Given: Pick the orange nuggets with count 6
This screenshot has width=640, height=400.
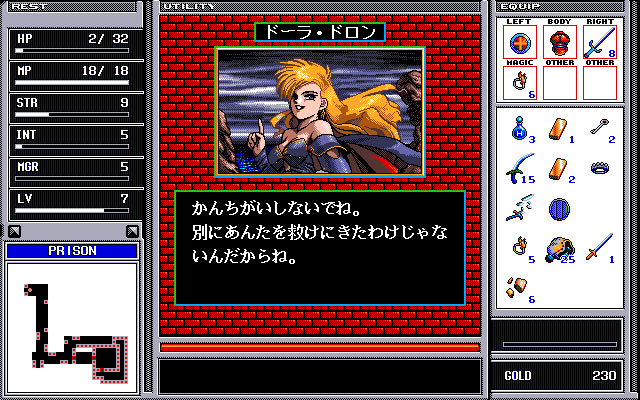Looking at the screenshot, I should [x=517, y=287].
